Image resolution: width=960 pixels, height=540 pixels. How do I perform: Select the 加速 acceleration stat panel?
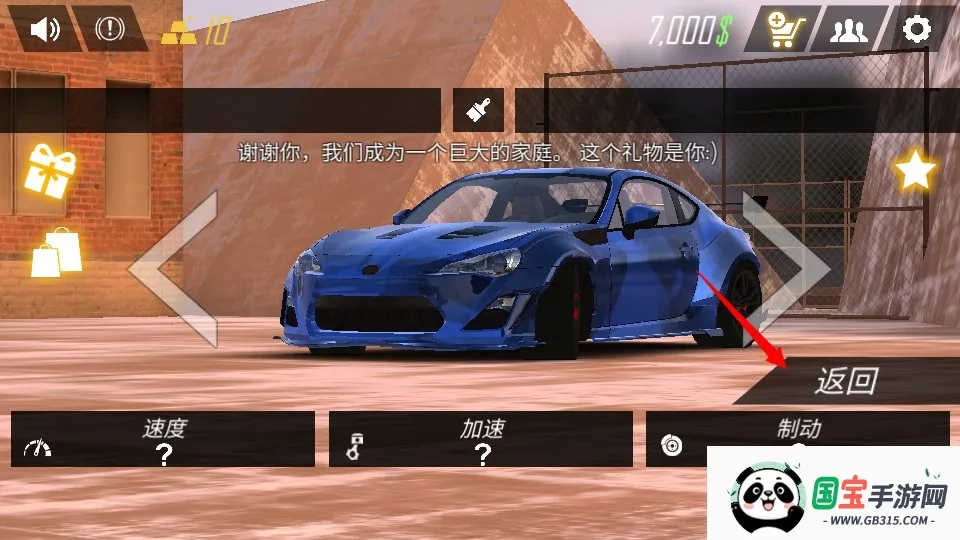click(481, 439)
